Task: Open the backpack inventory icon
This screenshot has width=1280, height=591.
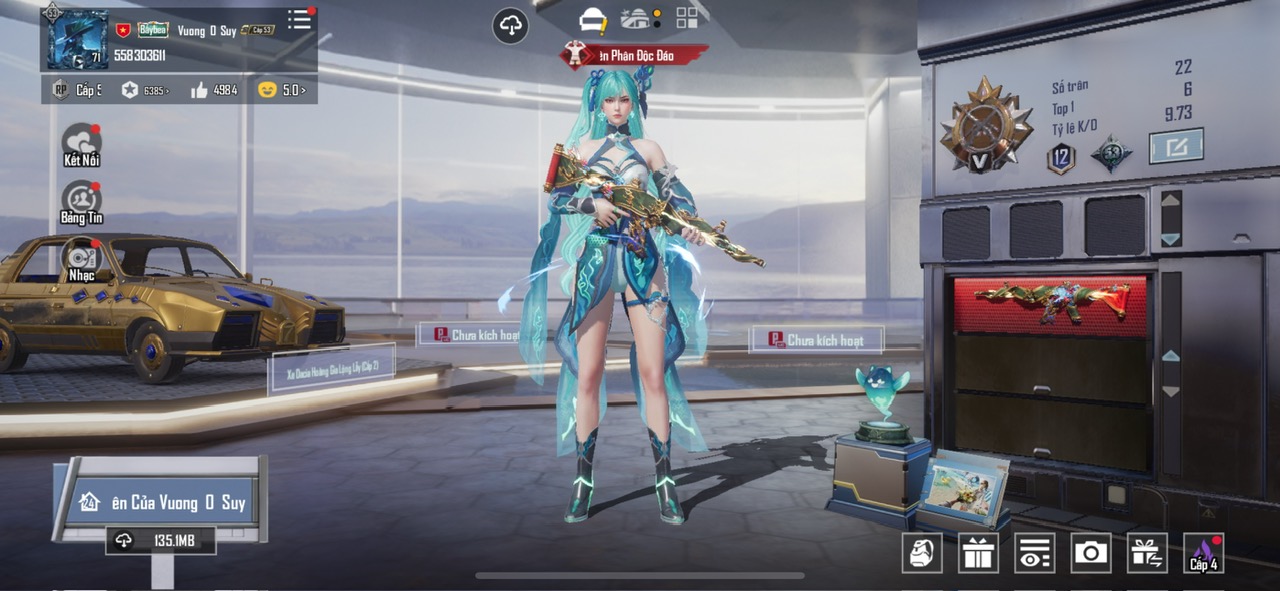Action: 922,552
